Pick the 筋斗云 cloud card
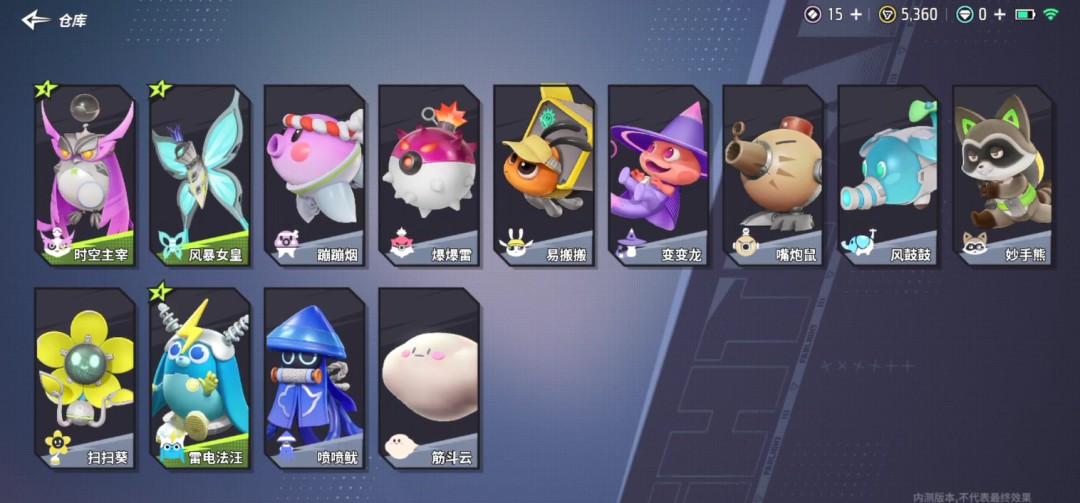This screenshot has width=1080, height=503. click(428, 378)
